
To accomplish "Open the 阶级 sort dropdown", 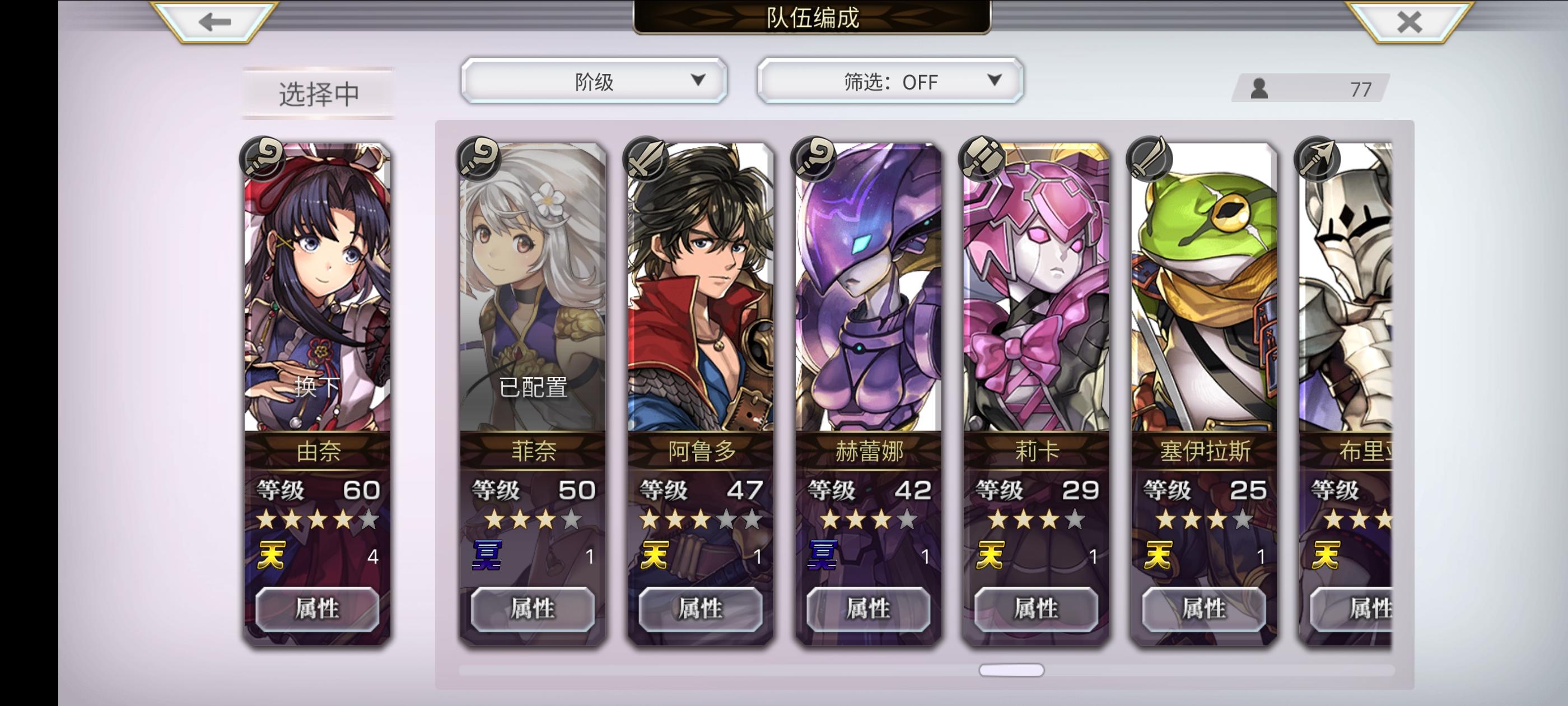I will click(x=594, y=81).
